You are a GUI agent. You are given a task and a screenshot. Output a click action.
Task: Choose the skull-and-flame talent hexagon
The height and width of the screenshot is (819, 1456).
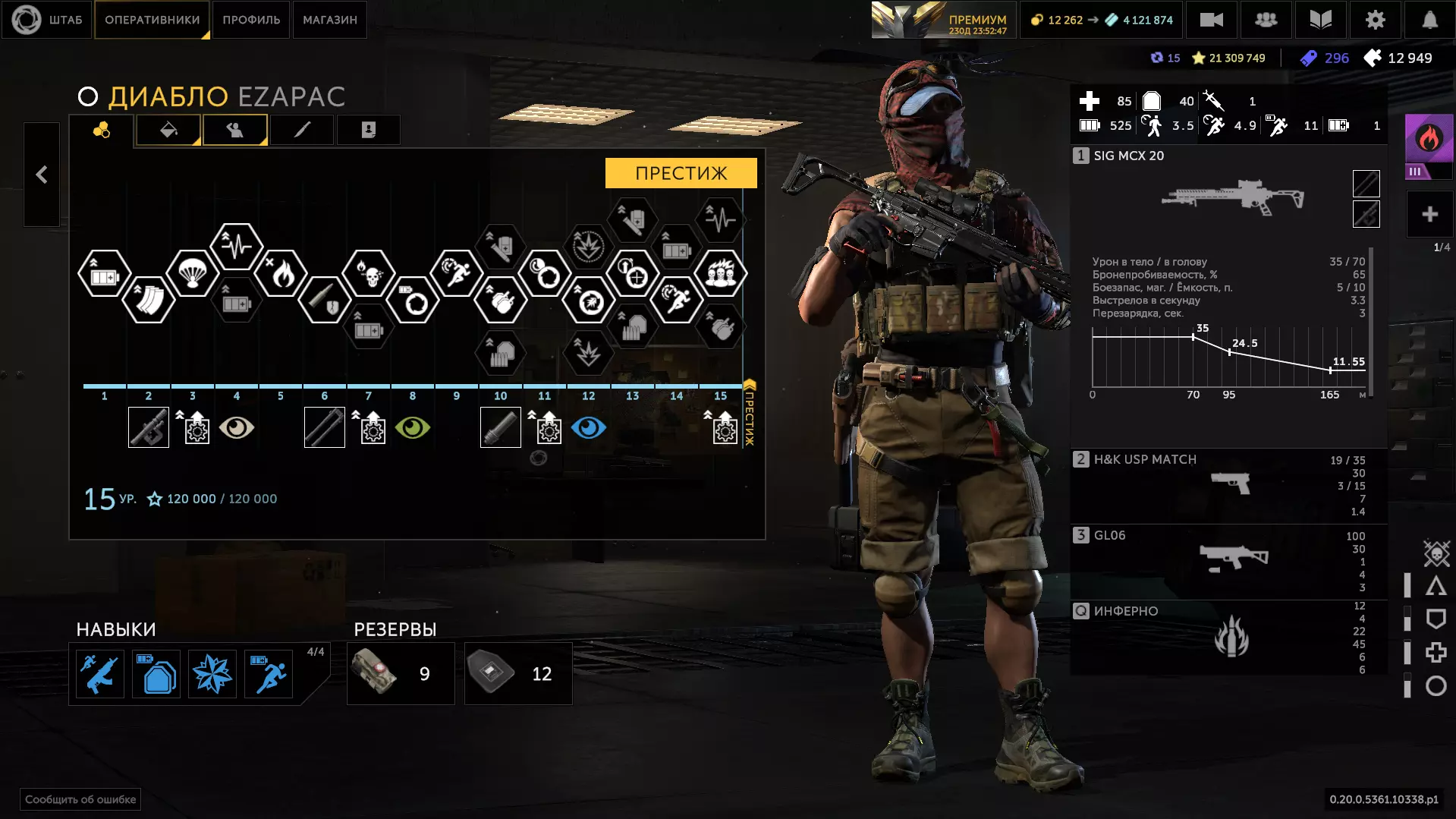click(x=369, y=272)
